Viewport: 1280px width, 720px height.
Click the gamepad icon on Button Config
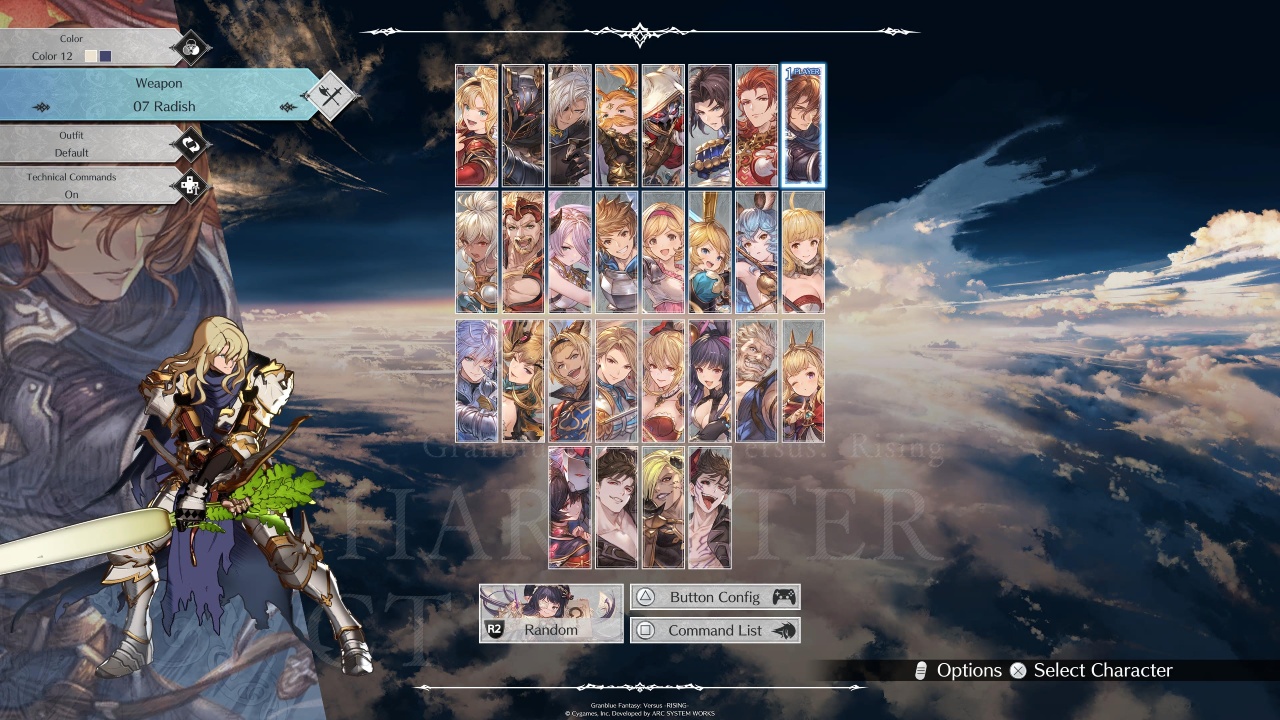click(782, 596)
